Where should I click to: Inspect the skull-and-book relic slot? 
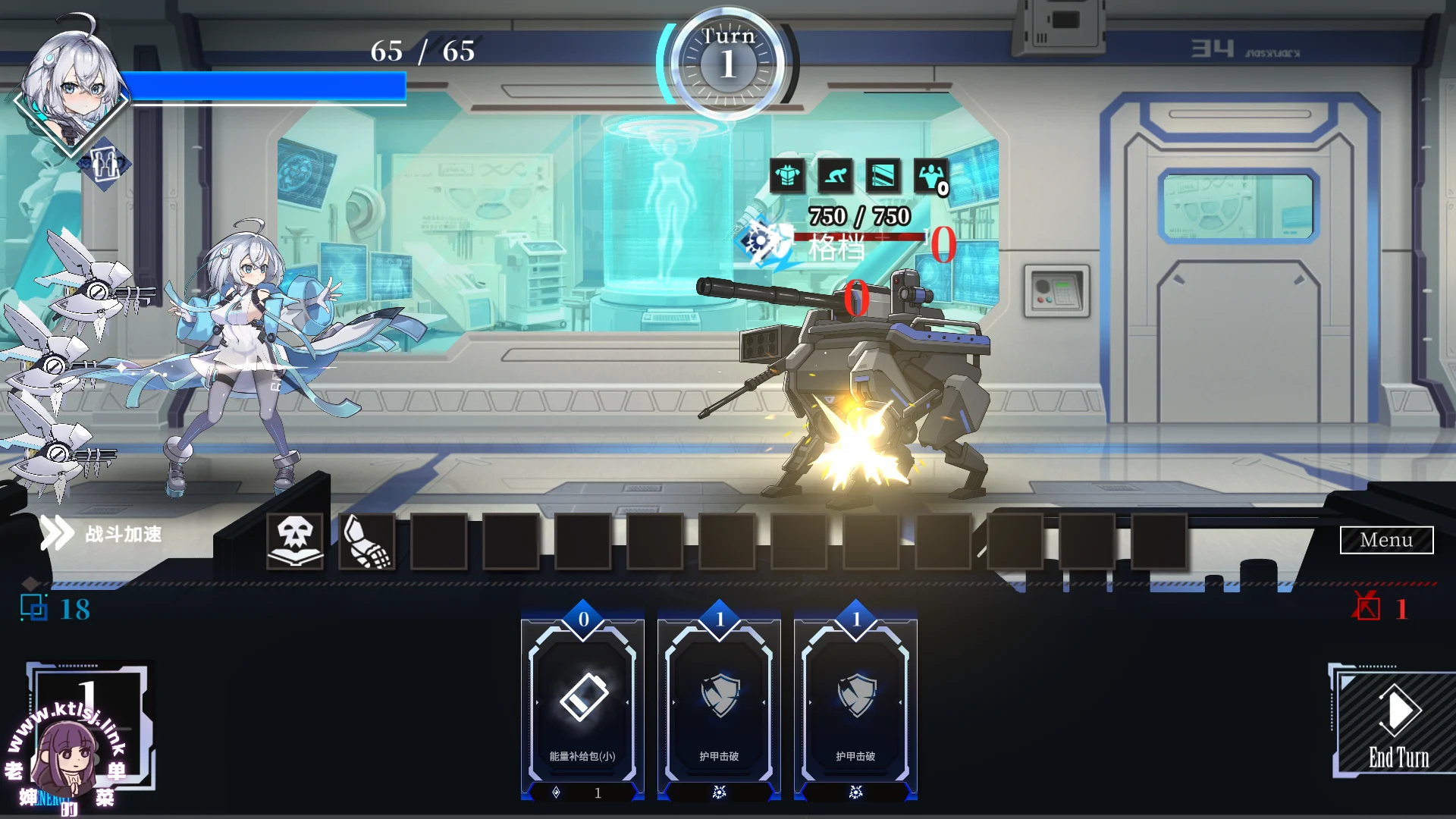[295, 541]
